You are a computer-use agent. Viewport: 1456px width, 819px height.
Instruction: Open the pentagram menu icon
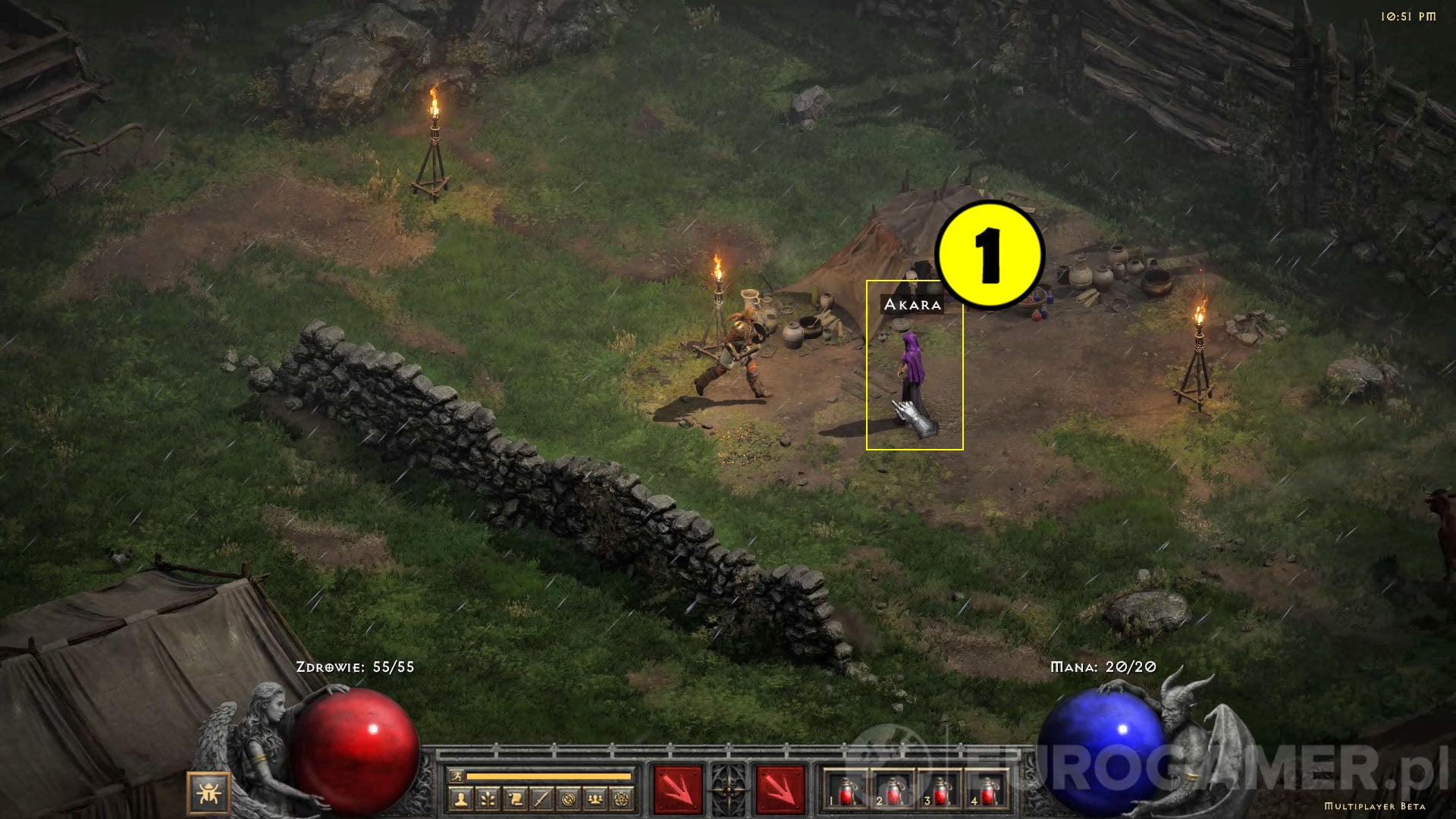(623, 799)
